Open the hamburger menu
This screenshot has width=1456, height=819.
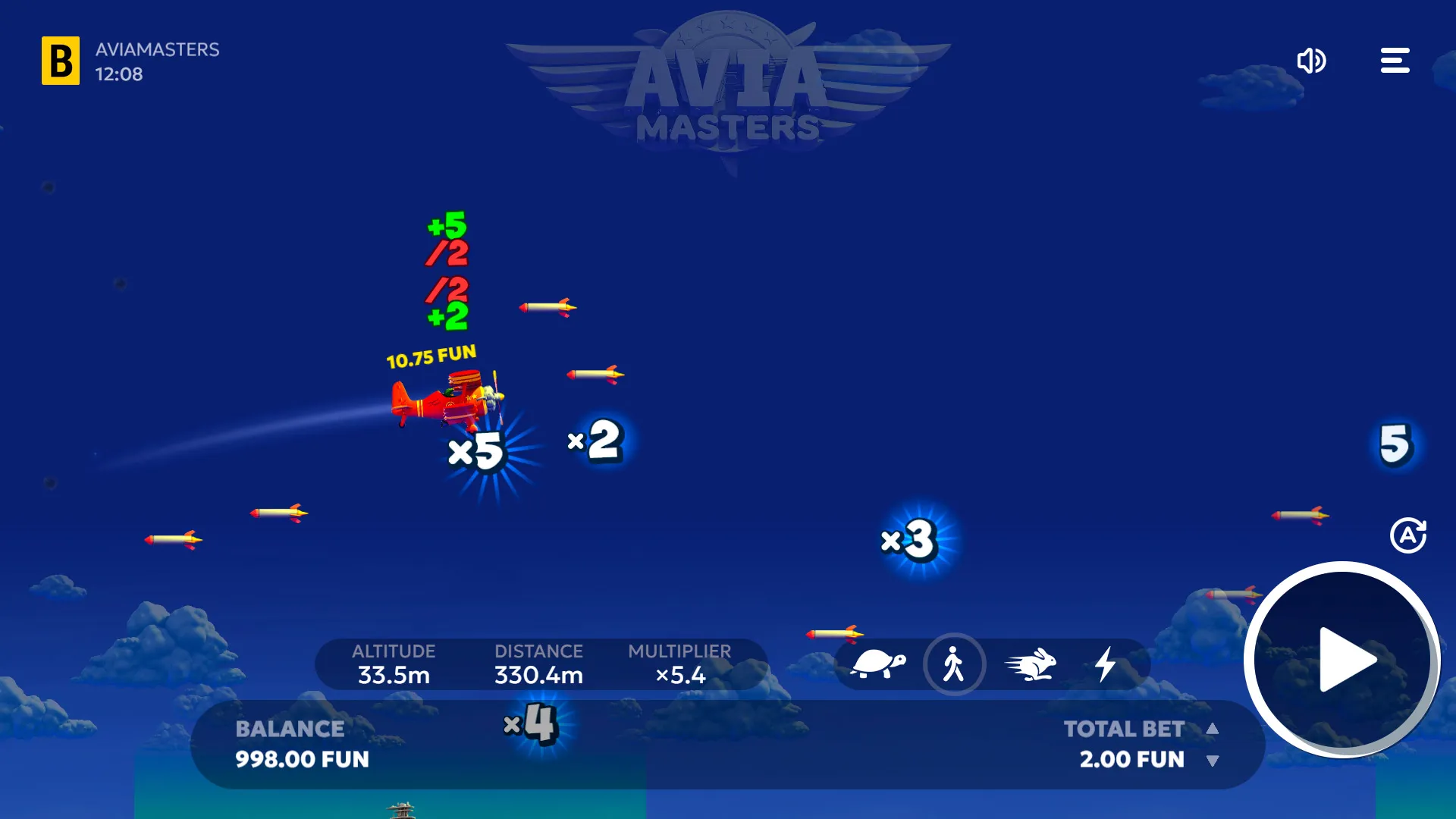click(1395, 61)
